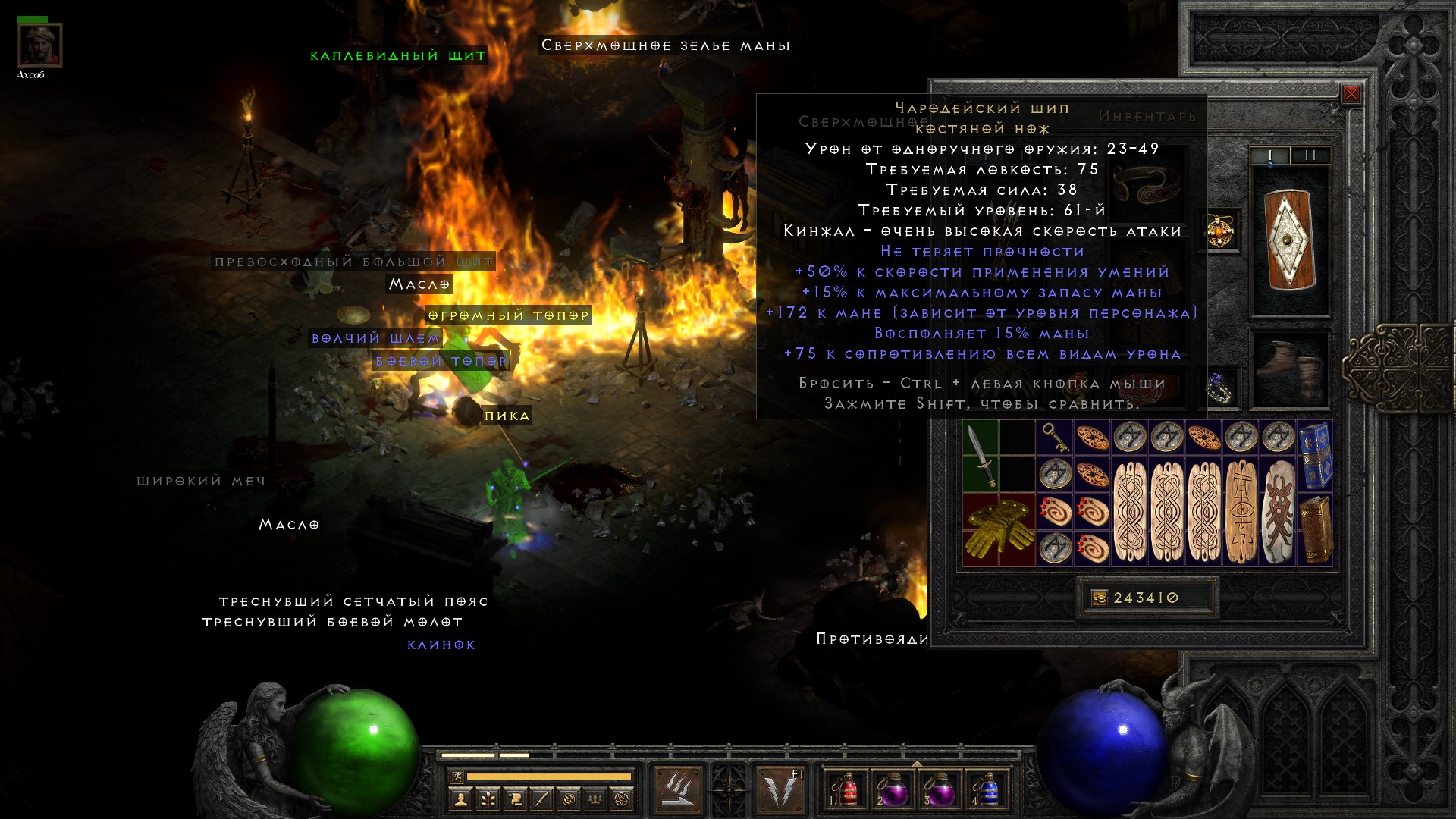Toggle the run/walk button
1456x819 pixels.
tap(456, 776)
